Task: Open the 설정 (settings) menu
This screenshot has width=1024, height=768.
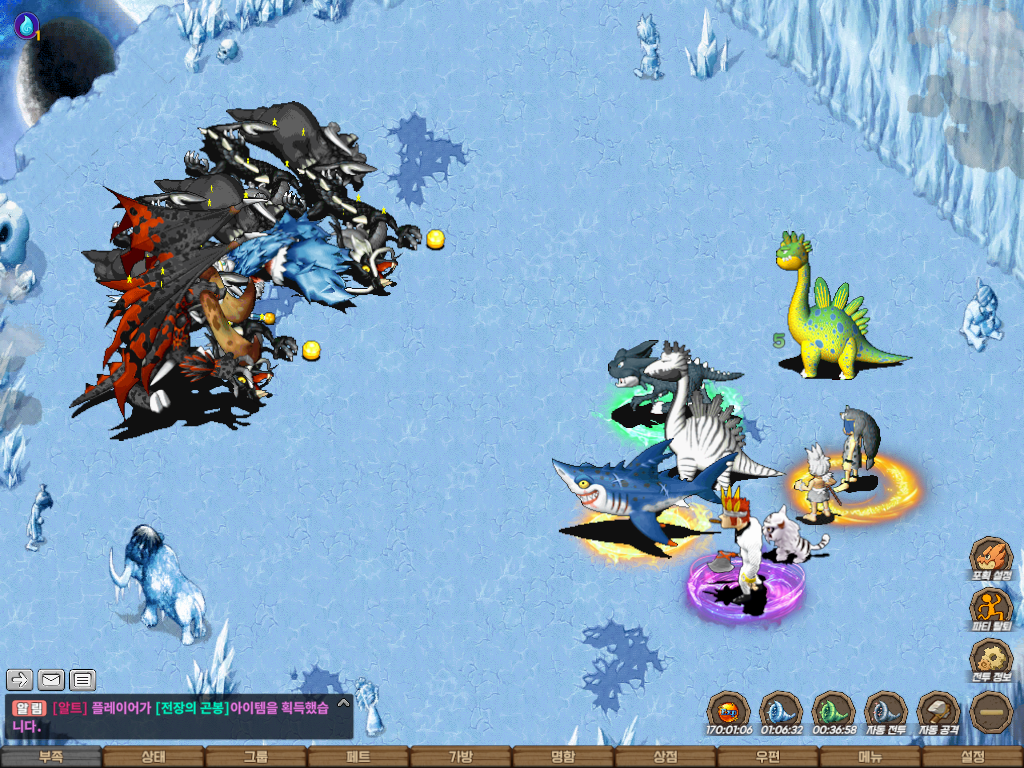Action: [x=972, y=757]
